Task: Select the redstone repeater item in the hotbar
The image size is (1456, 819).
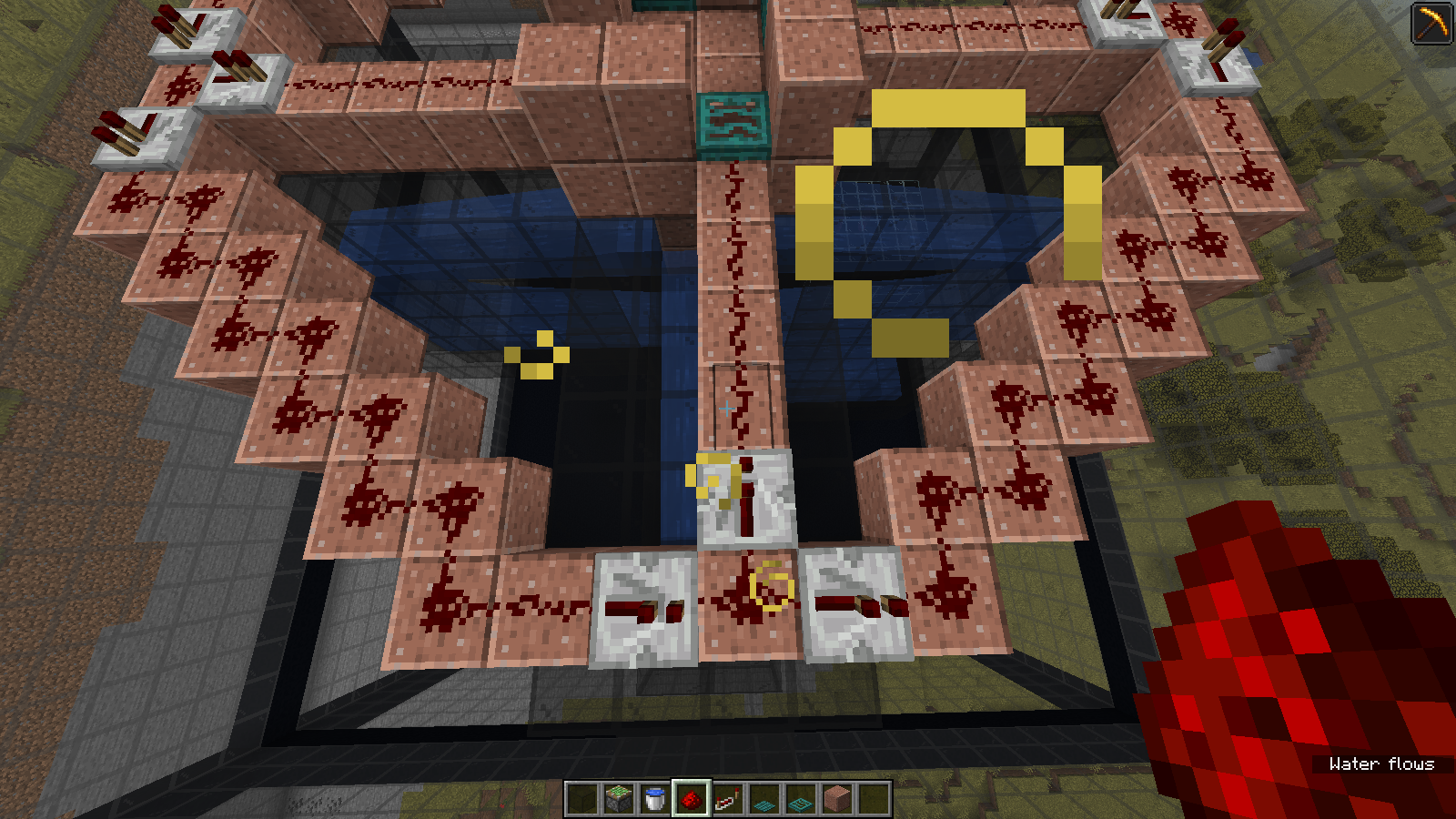Action: [x=727, y=799]
